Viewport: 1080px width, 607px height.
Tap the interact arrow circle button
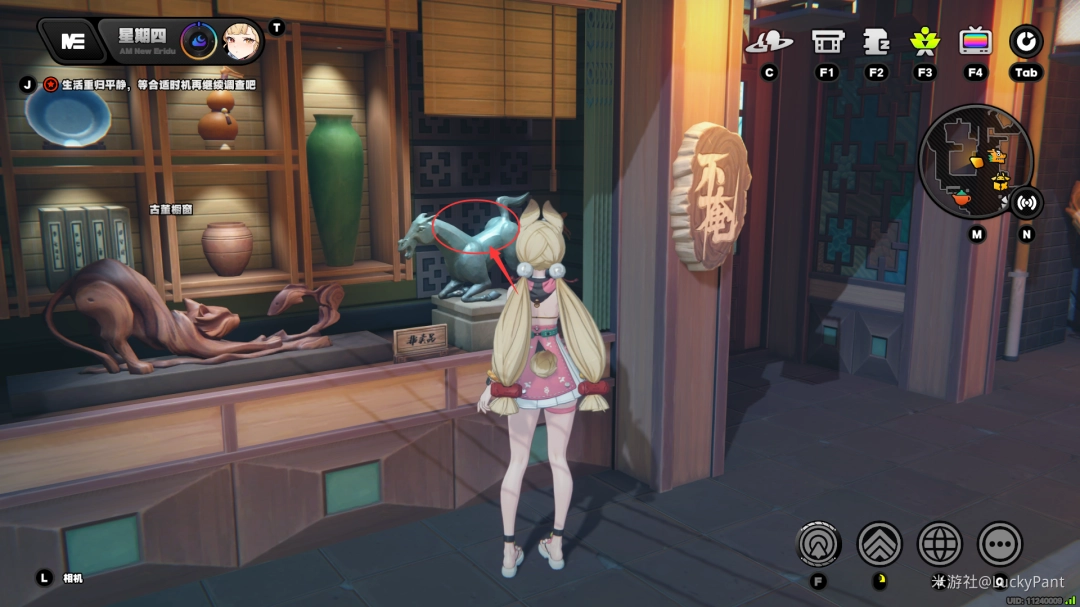(x=818, y=544)
